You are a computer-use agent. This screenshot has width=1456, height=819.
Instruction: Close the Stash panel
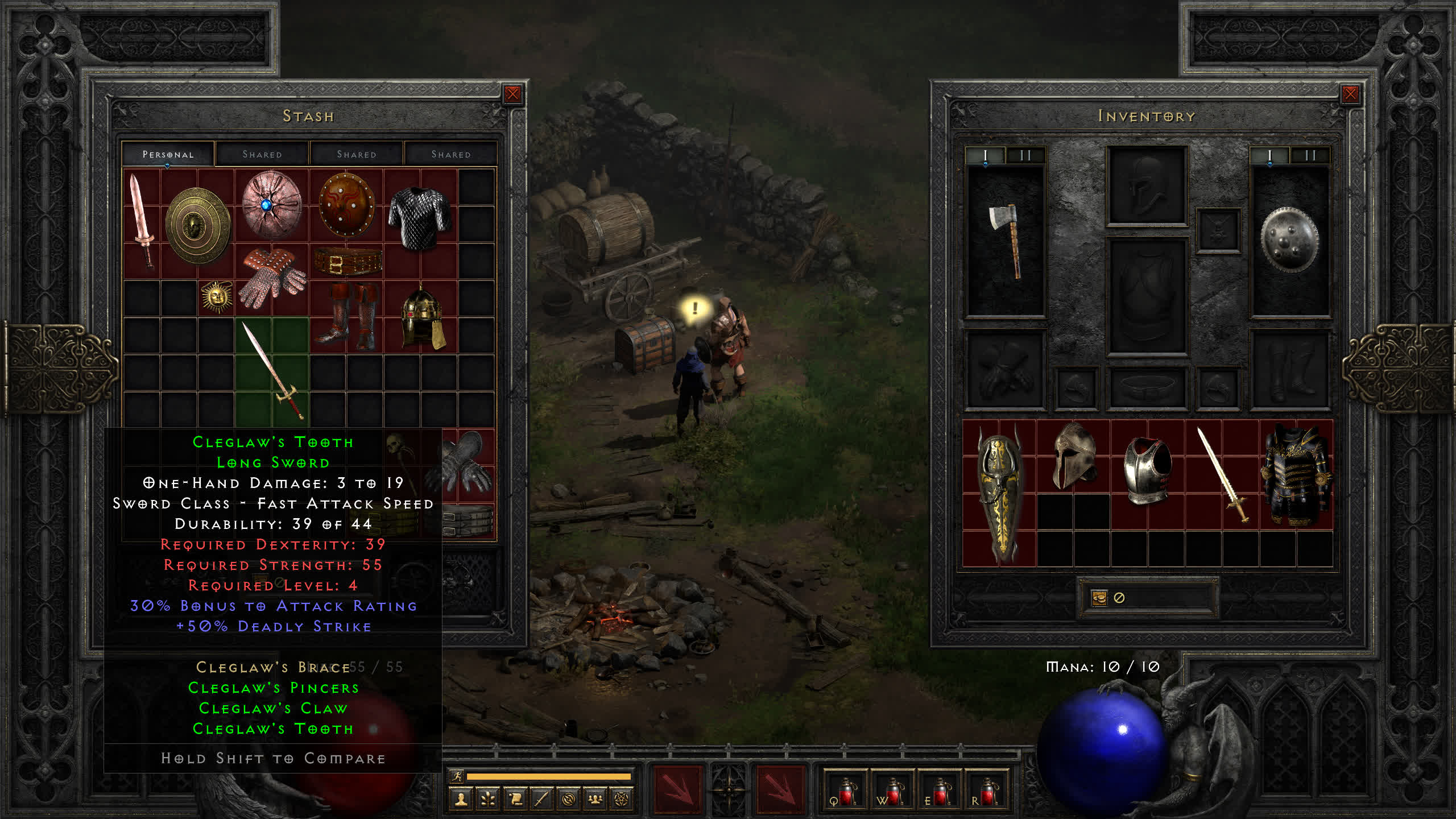[512, 94]
